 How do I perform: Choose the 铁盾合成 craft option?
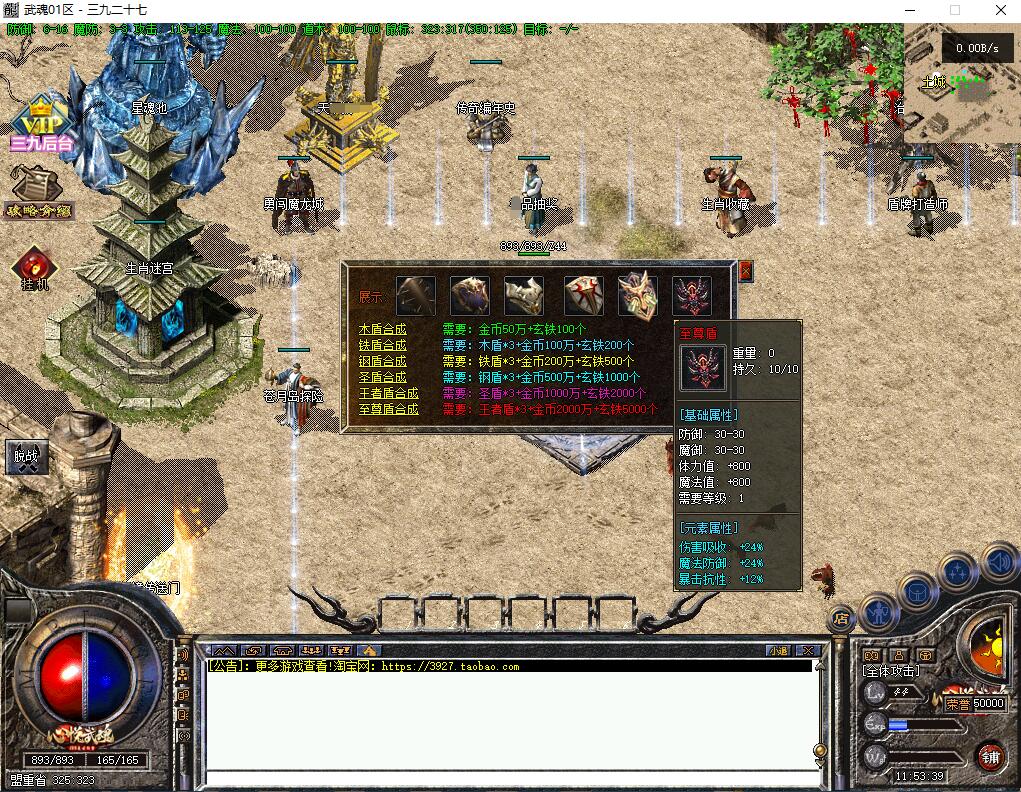[383, 345]
